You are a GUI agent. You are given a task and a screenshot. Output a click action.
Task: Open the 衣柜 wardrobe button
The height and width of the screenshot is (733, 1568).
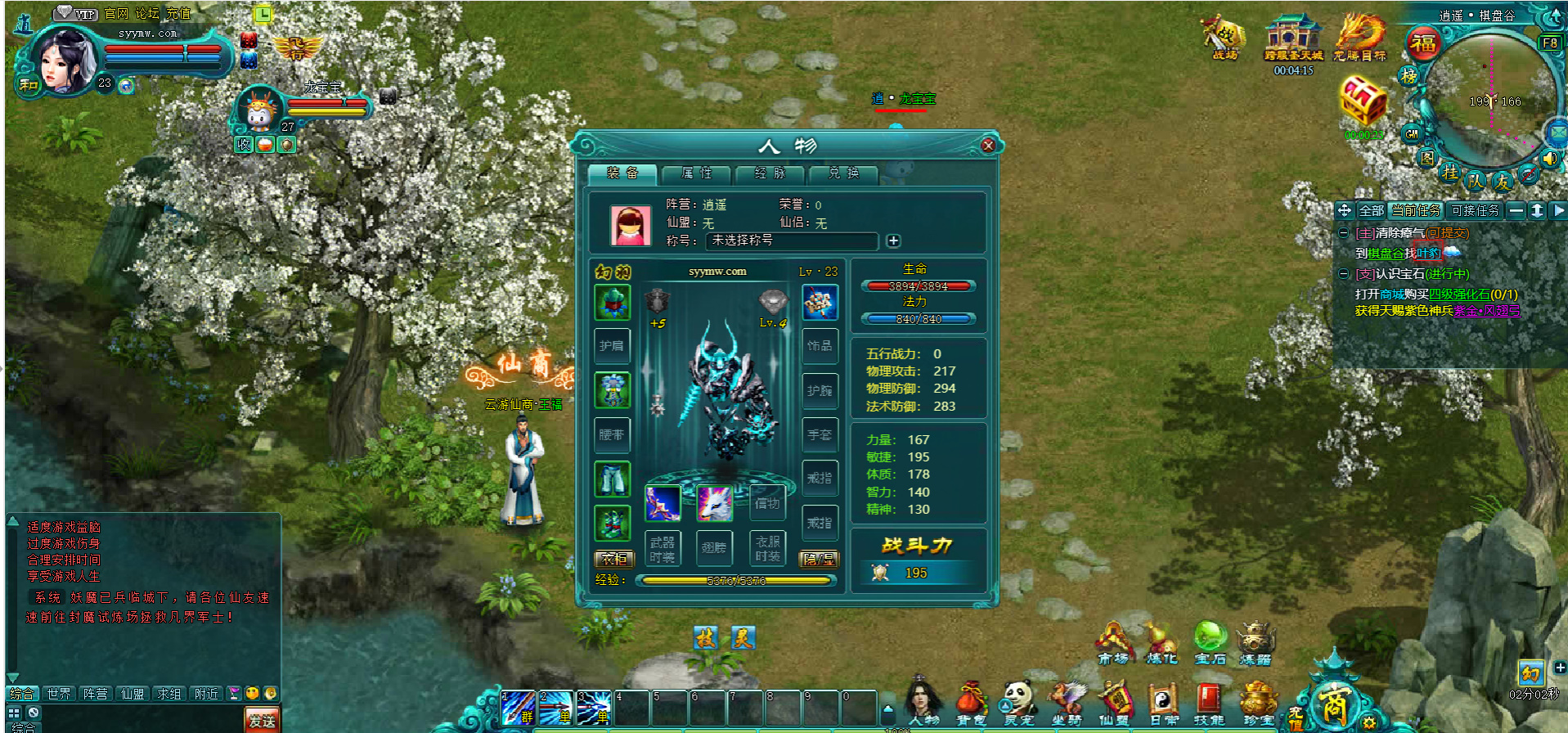pyautogui.click(x=613, y=560)
